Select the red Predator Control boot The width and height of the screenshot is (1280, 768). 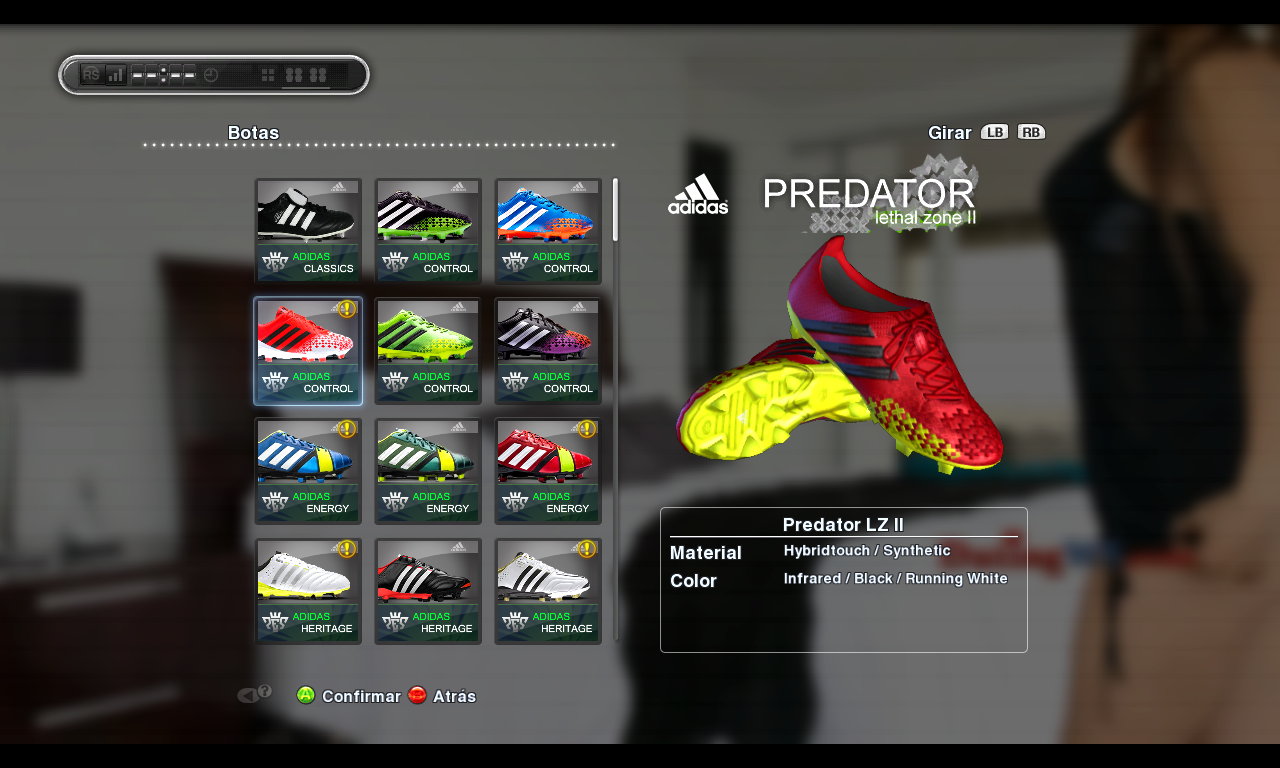tap(308, 351)
